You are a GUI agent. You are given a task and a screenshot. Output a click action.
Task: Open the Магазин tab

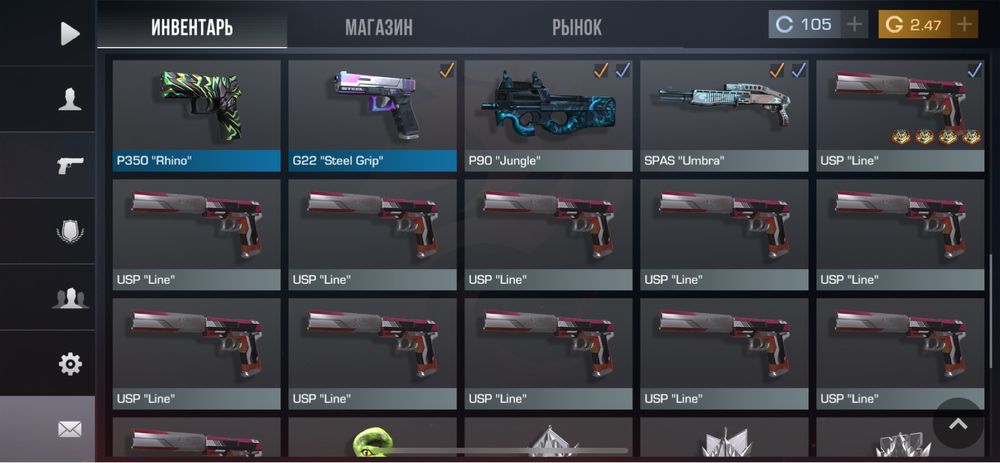pos(379,27)
